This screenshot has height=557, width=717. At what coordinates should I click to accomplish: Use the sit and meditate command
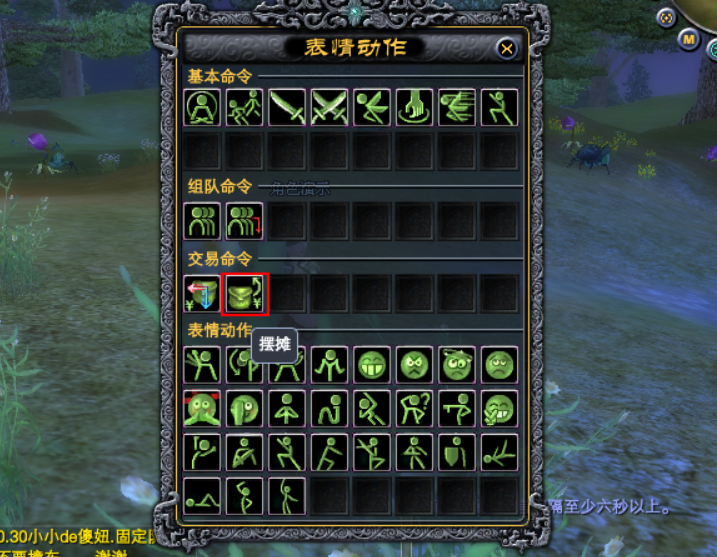pos(202,107)
